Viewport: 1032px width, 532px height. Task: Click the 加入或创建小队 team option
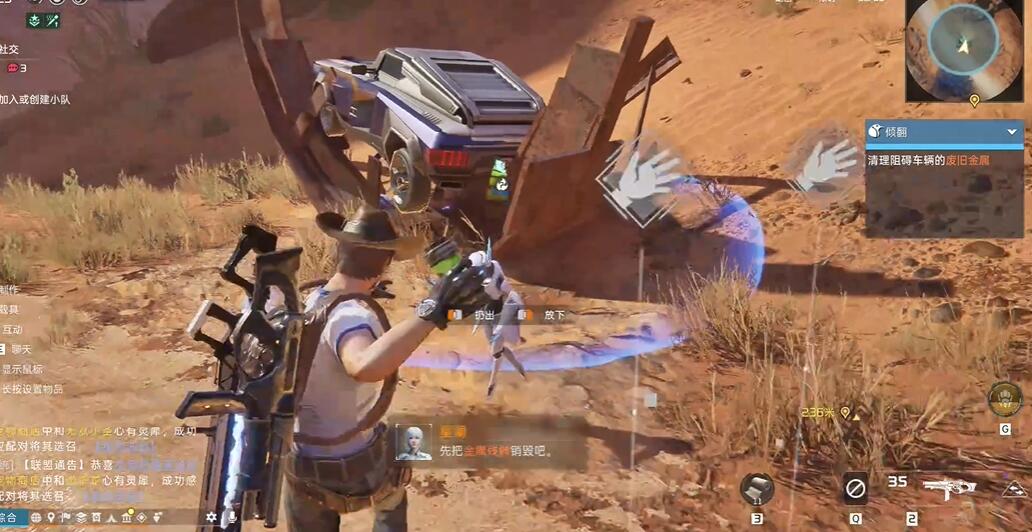click(35, 99)
